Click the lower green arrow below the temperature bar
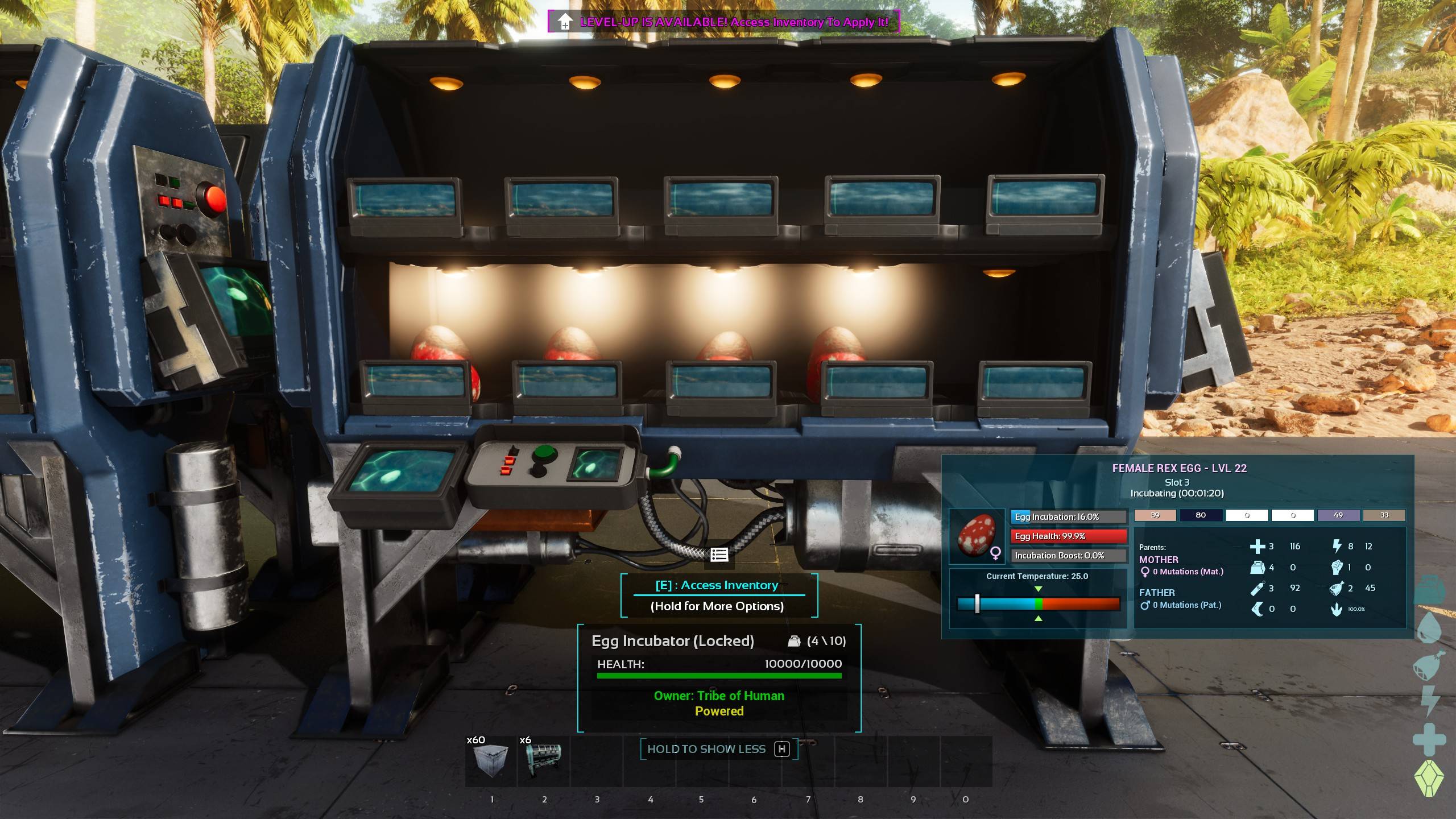Viewport: 1456px width, 819px height. 1038,618
